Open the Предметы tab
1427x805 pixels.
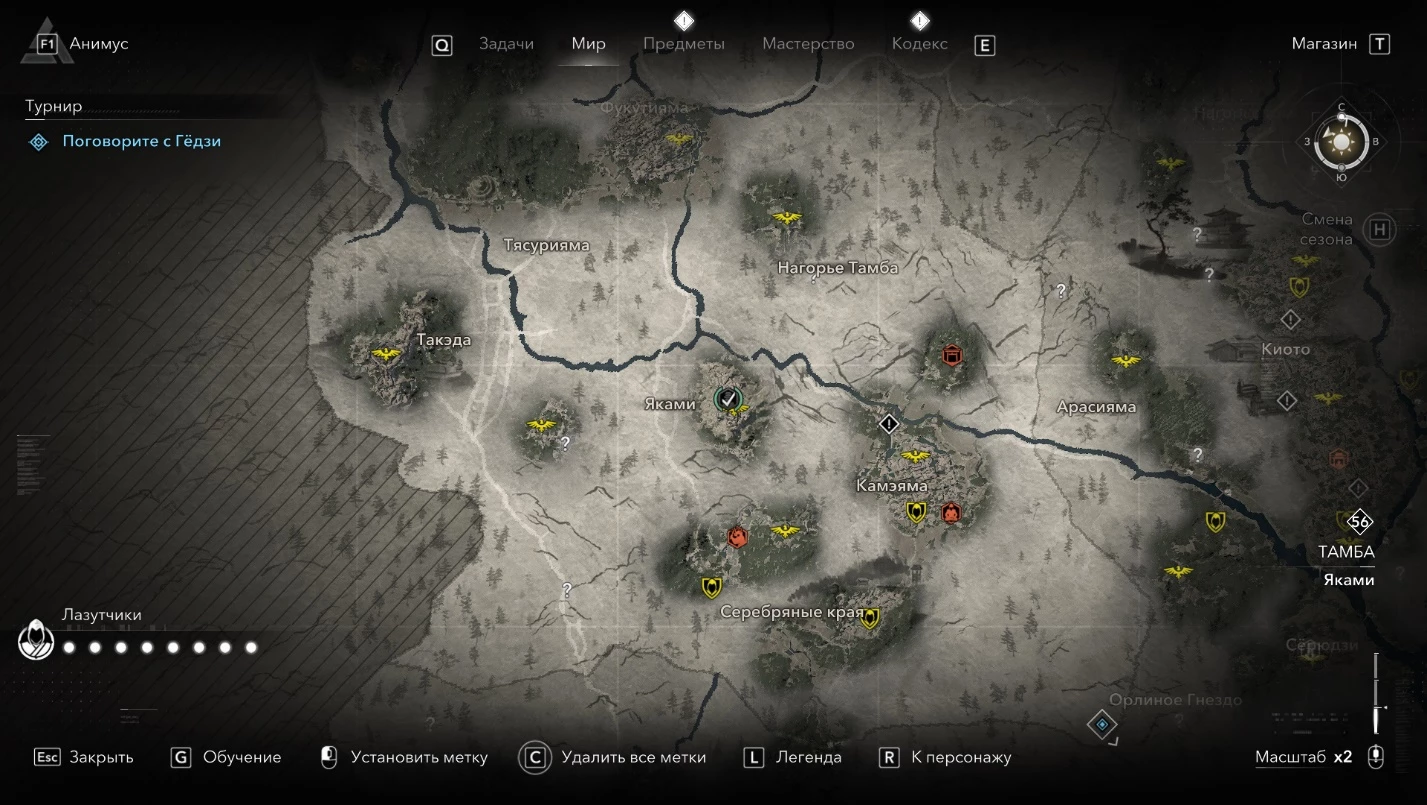(x=684, y=44)
